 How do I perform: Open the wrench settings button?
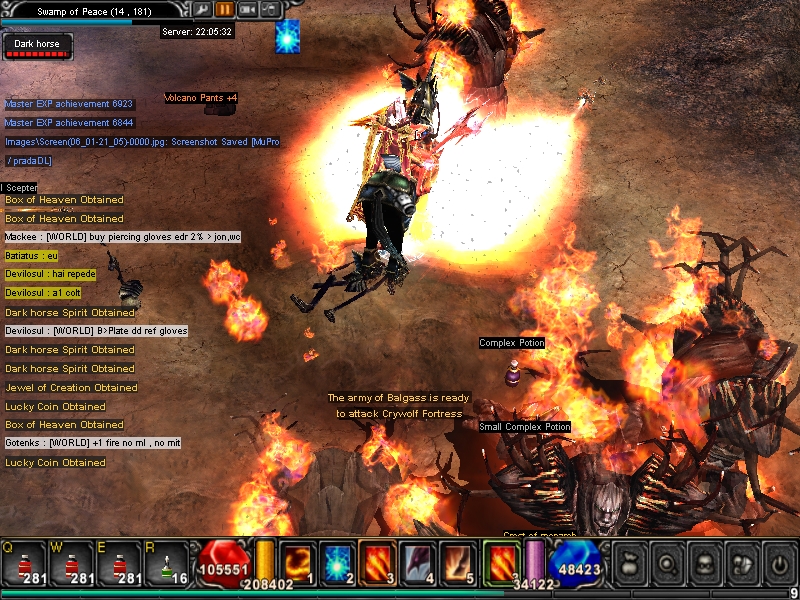(x=202, y=9)
